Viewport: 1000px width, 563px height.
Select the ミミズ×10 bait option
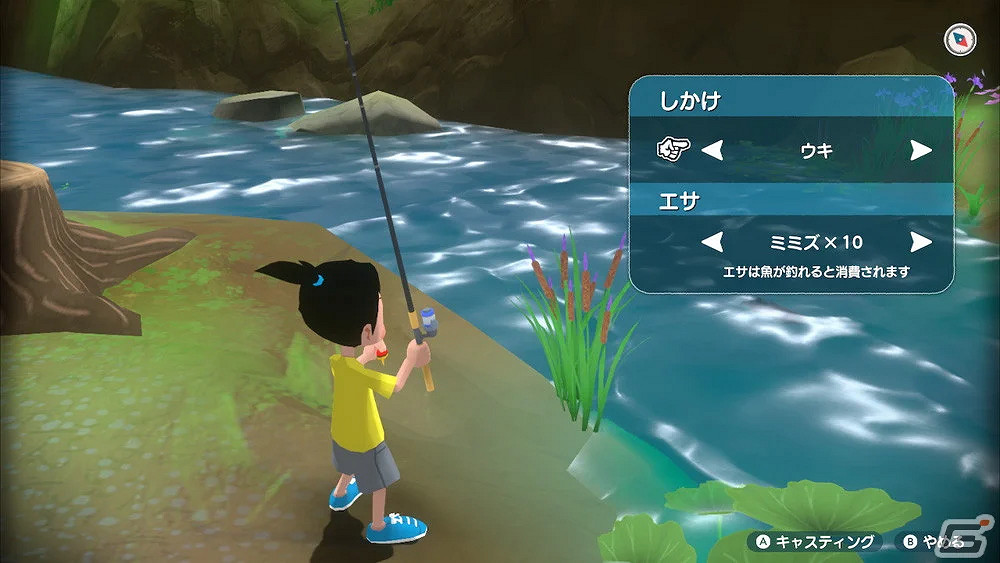816,242
